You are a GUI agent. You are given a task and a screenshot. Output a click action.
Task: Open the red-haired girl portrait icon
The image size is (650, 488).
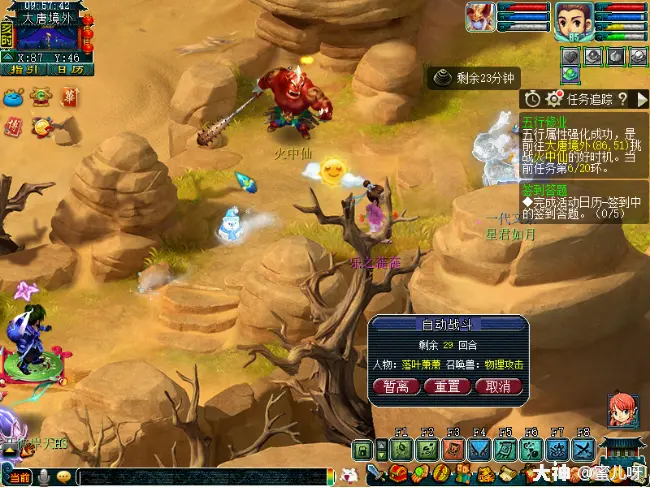point(622,411)
